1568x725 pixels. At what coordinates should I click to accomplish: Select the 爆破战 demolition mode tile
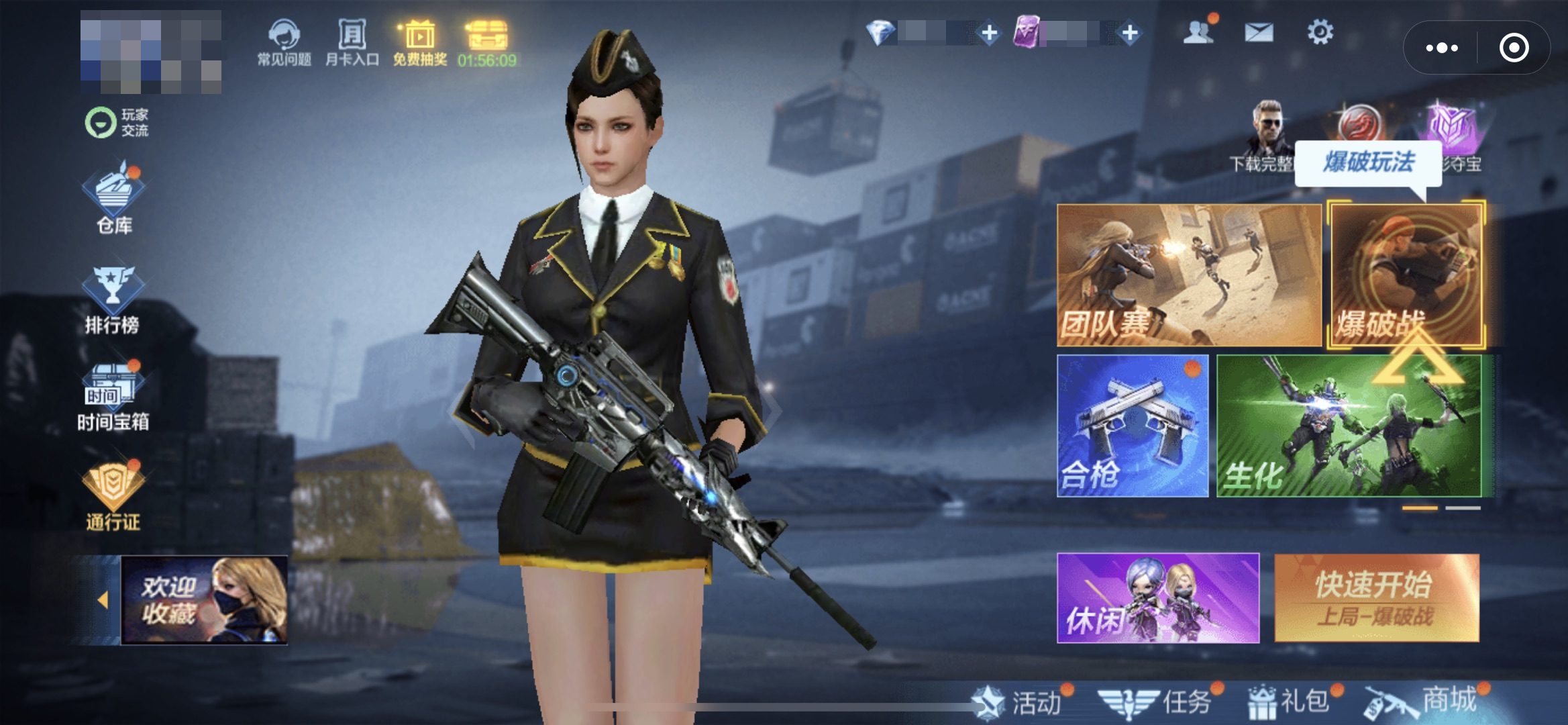tap(1406, 275)
